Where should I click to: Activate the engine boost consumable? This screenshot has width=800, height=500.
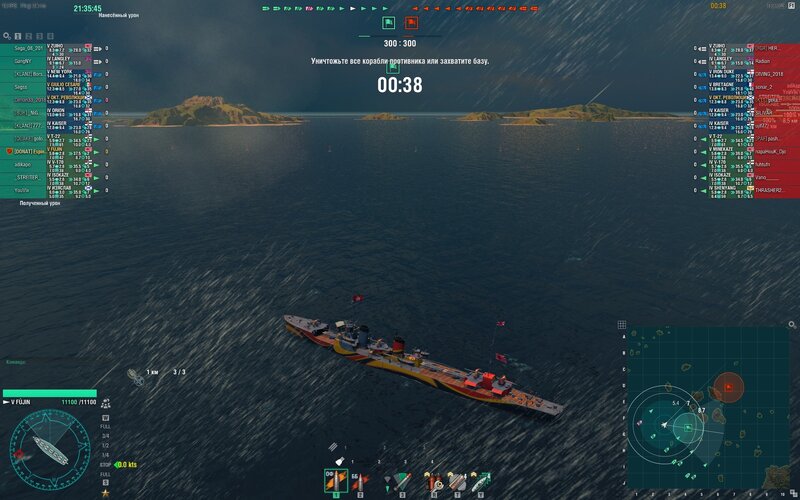(x=480, y=481)
